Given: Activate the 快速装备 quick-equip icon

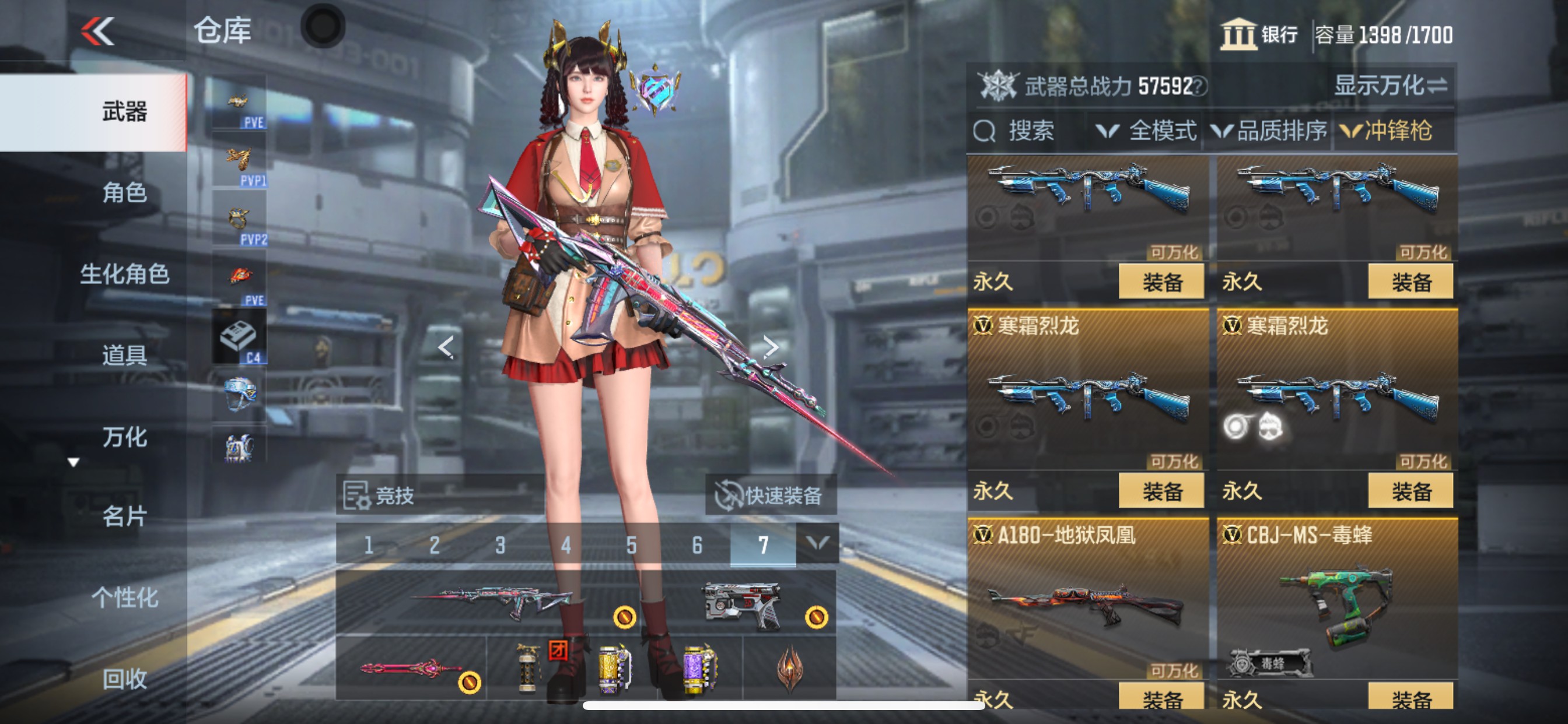Looking at the screenshot, I should [729, 495].
